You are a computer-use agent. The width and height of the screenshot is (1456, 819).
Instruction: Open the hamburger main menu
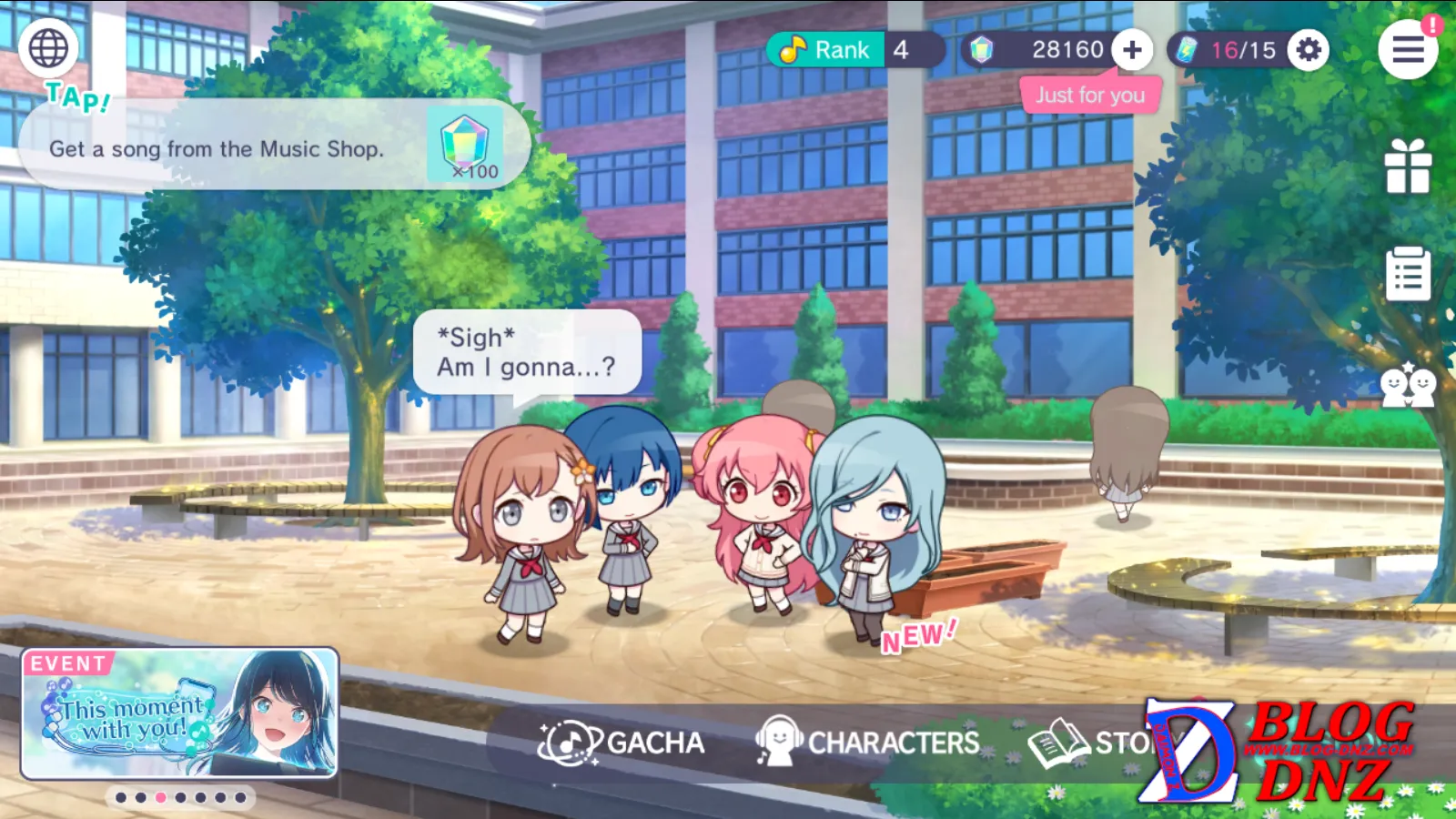pos(1407,50)
